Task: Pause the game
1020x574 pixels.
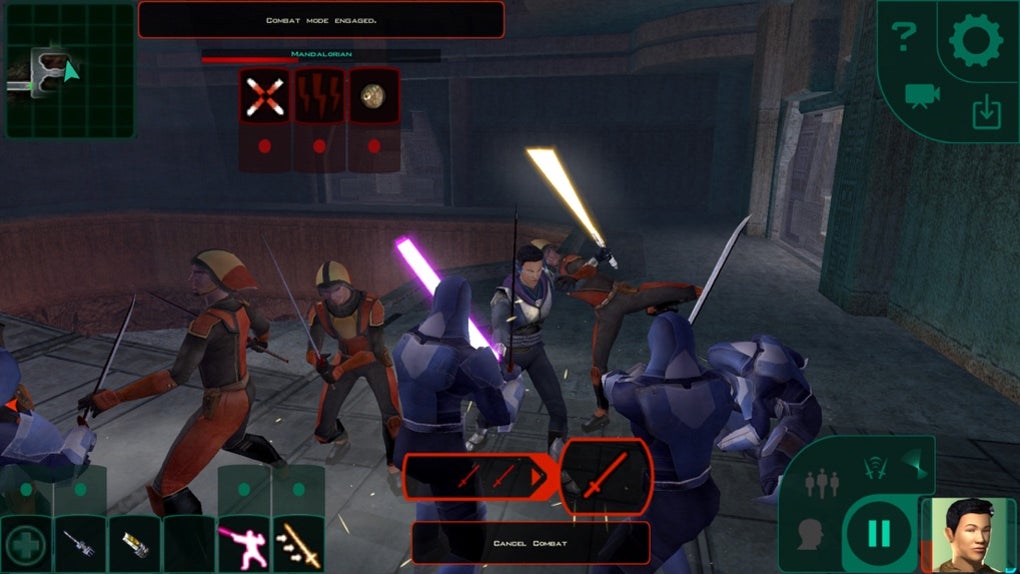Action: point(878,534)
